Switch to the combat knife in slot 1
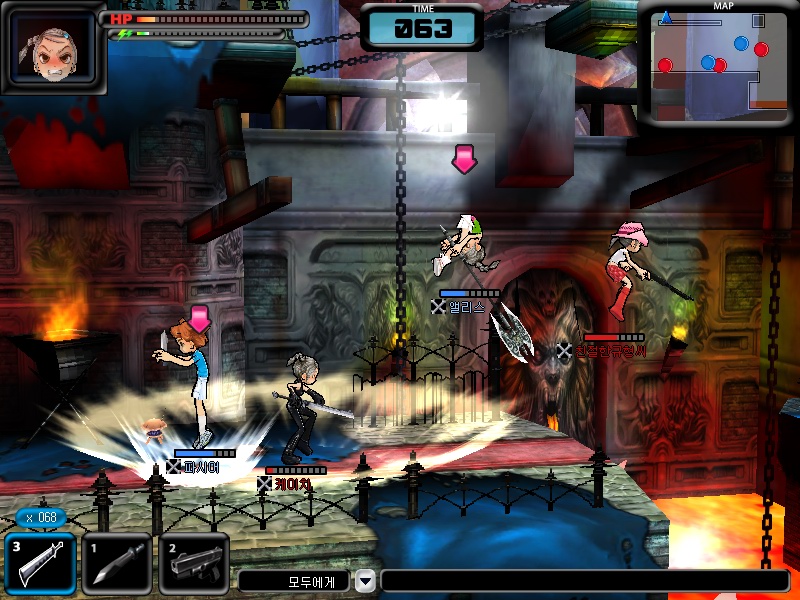 117,563
